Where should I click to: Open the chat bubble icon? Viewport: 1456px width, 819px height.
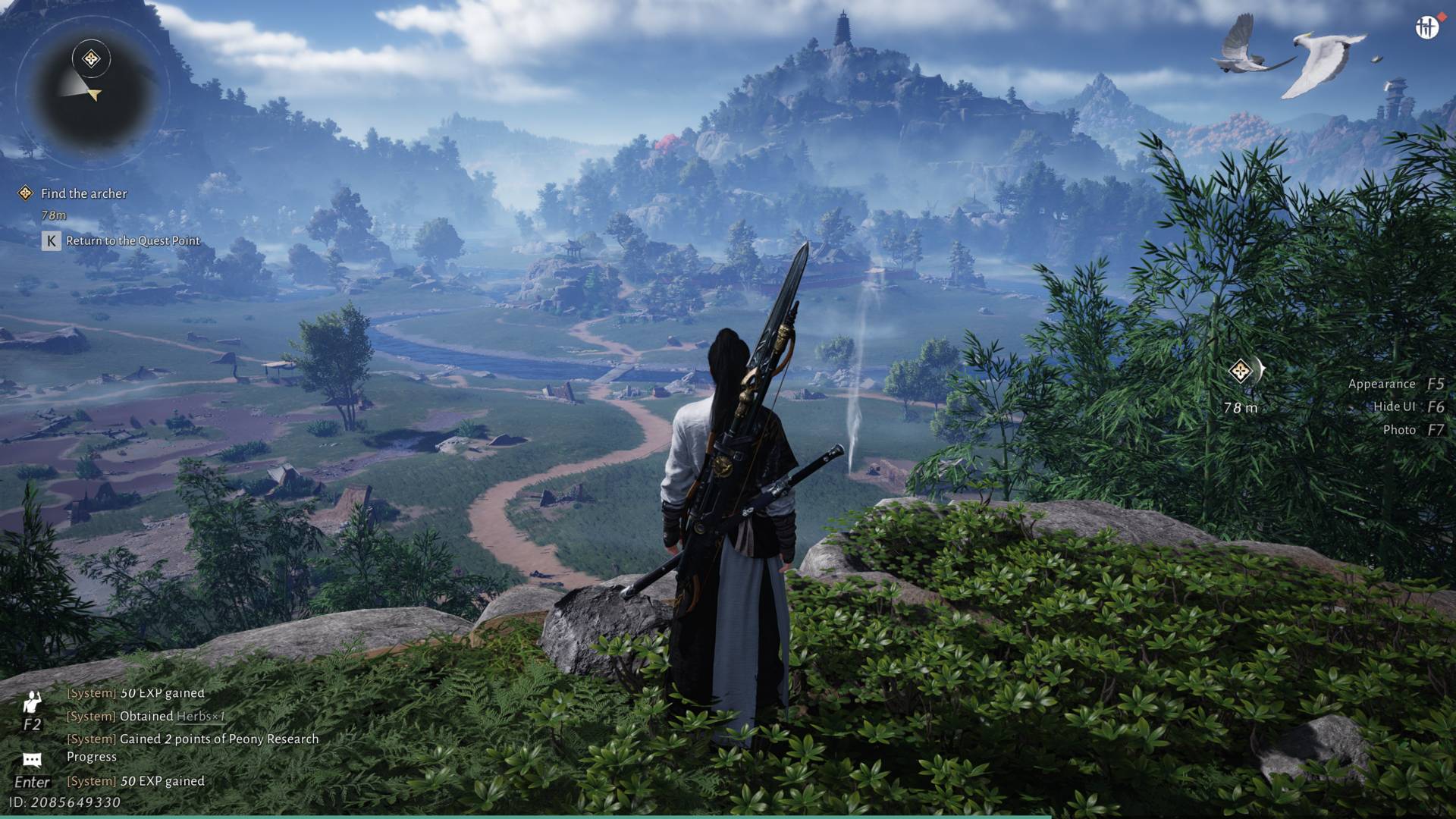point(32,760)
